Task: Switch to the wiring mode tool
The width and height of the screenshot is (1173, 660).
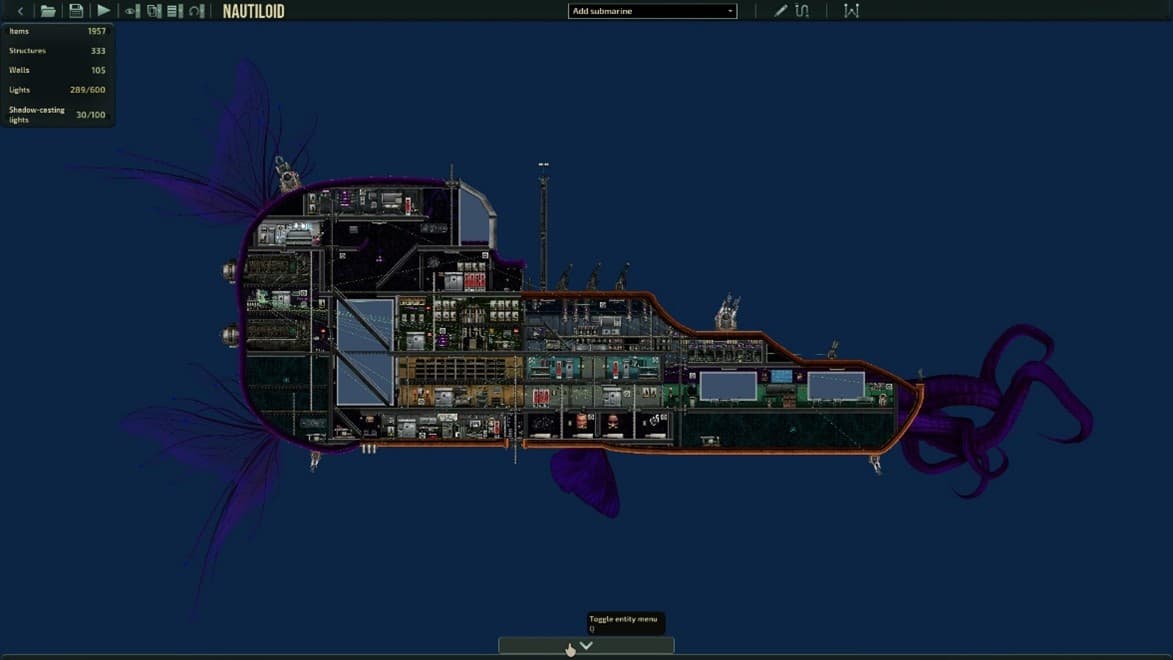Action: 802,11
